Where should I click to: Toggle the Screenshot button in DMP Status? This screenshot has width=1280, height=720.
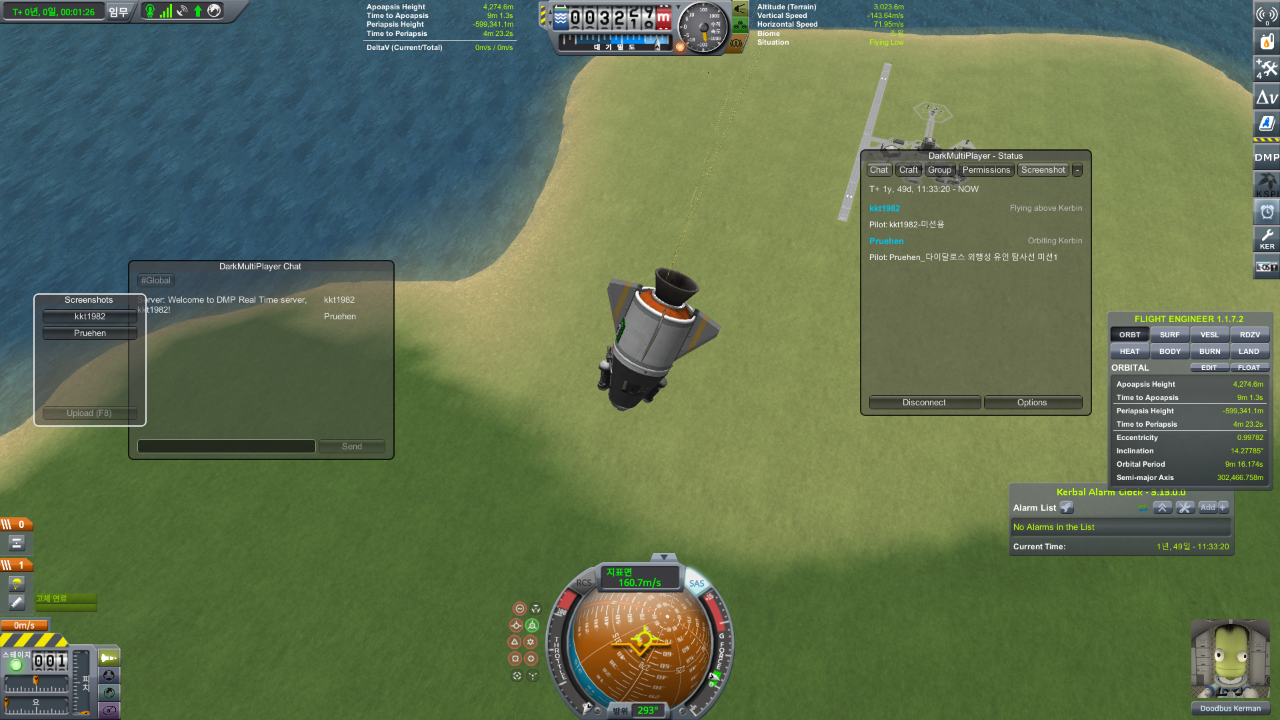tap(1043, 170)
